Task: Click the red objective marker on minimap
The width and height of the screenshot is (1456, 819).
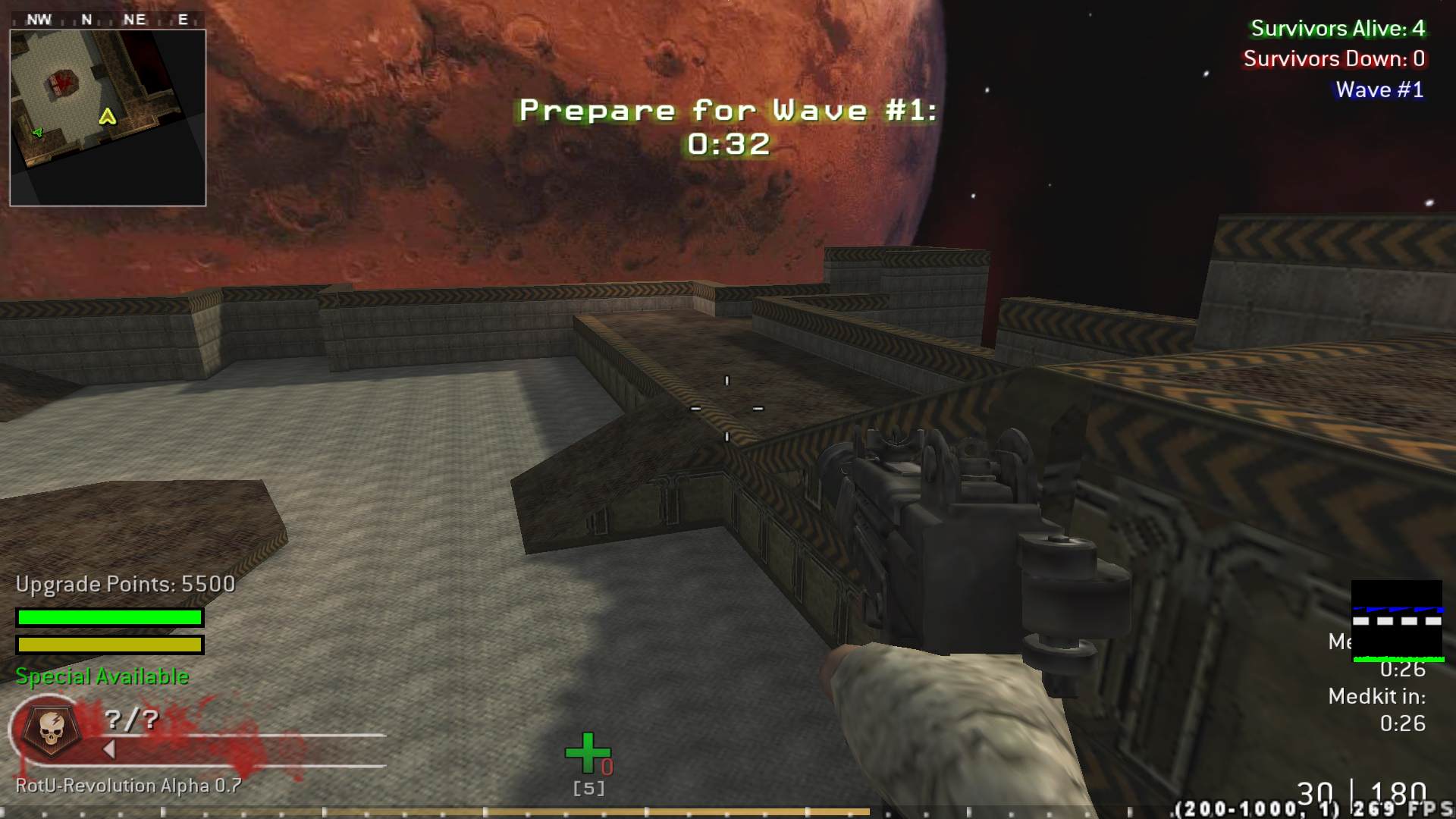Action: [x=64, y=82]
